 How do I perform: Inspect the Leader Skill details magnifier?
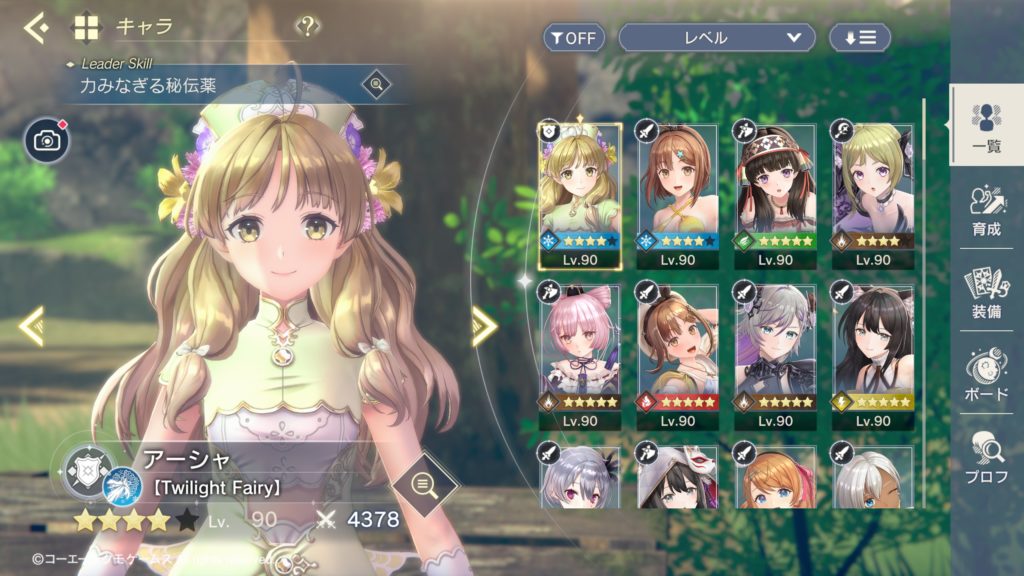[377, 85]
